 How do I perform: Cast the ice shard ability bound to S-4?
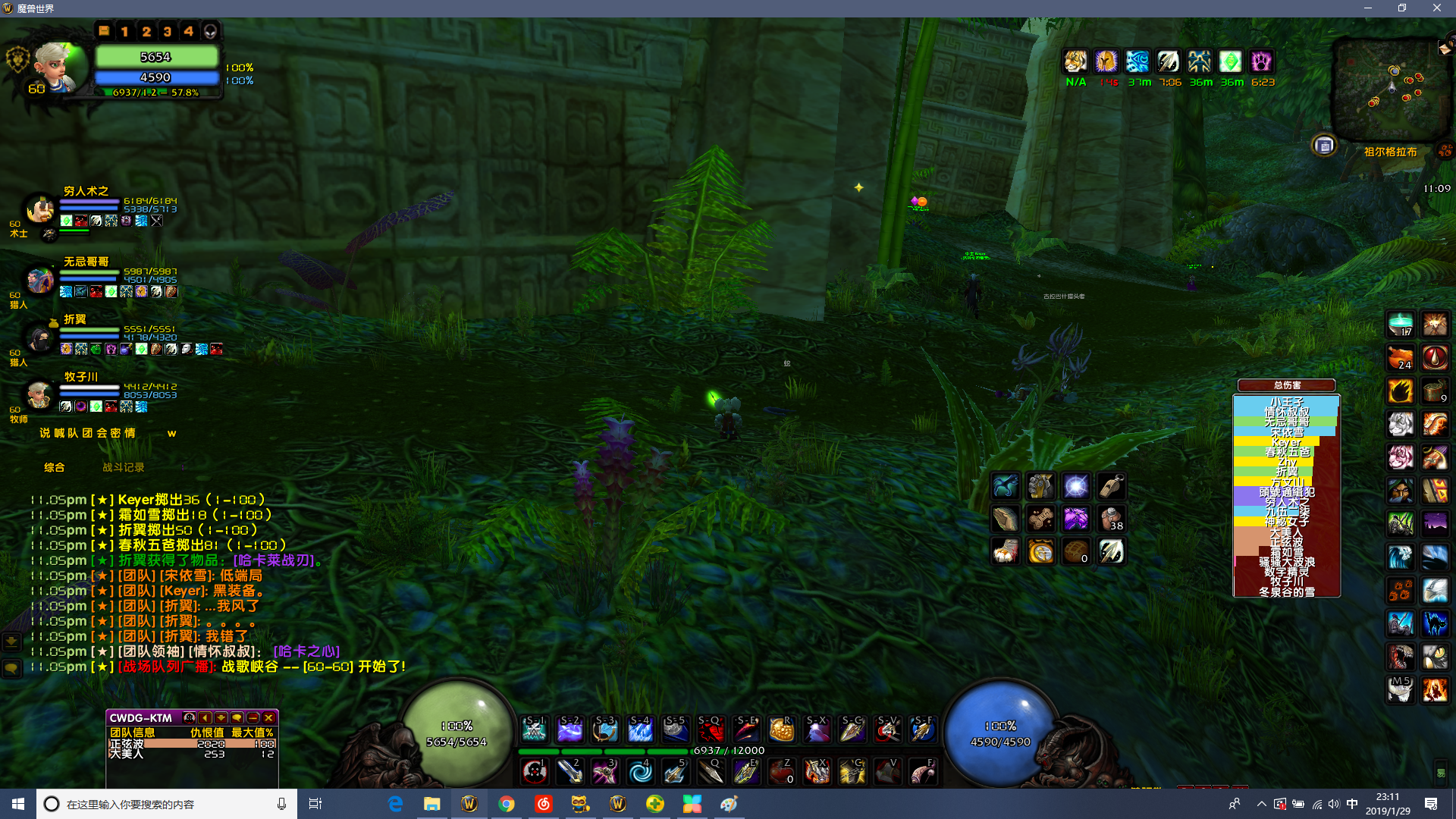(x=641, y=730)
